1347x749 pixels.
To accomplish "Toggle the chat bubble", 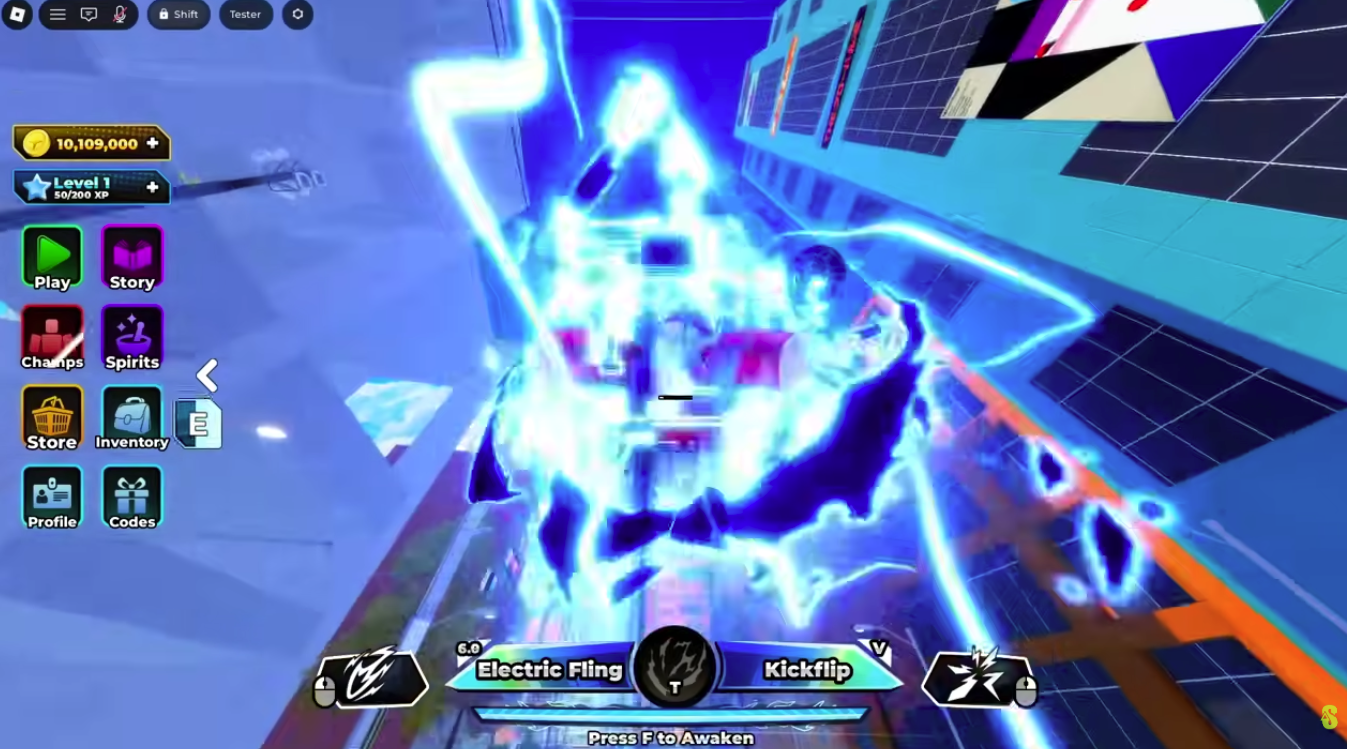I will [89, 14].
